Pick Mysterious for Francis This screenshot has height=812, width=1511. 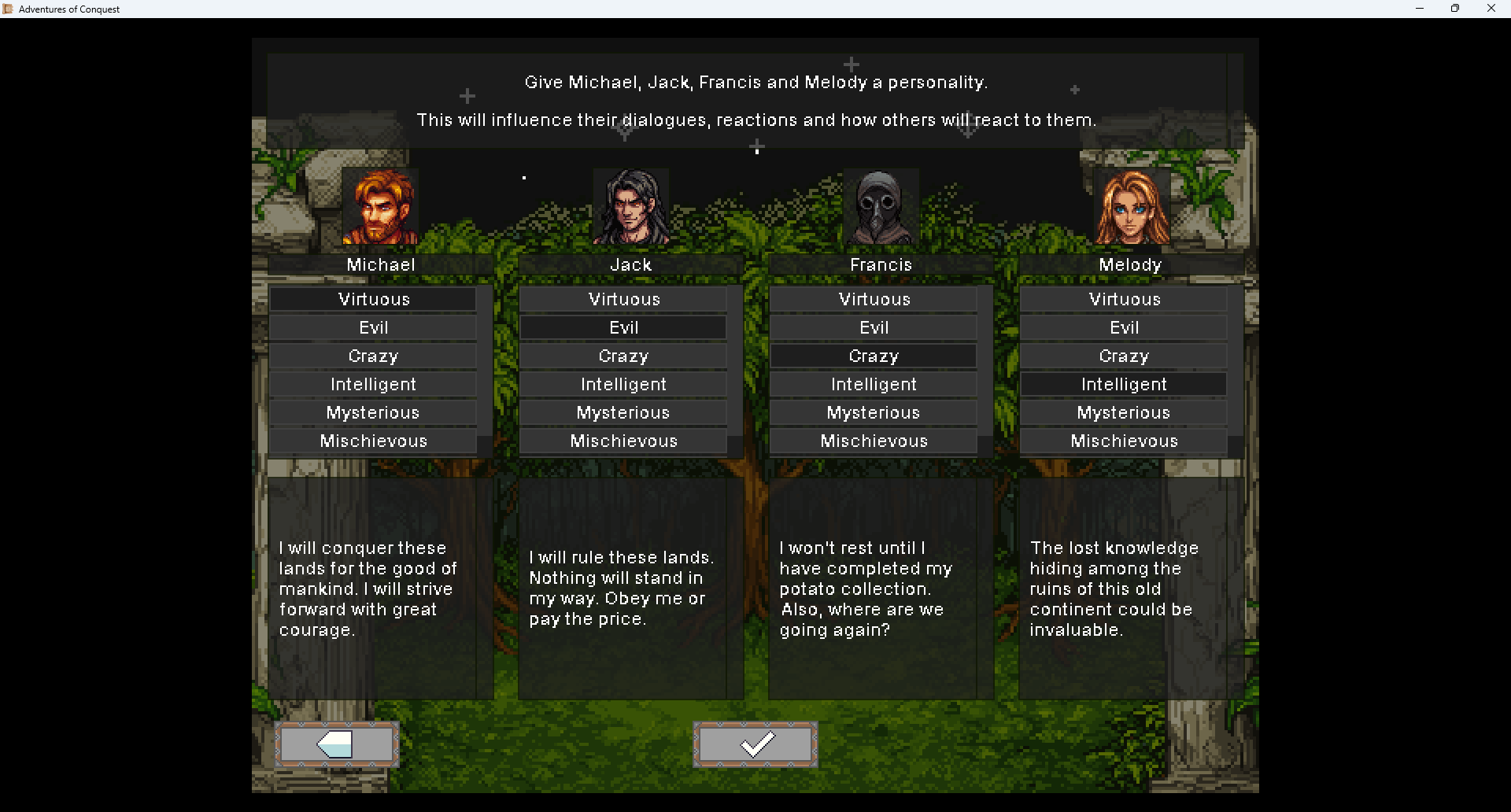[874, 412]
